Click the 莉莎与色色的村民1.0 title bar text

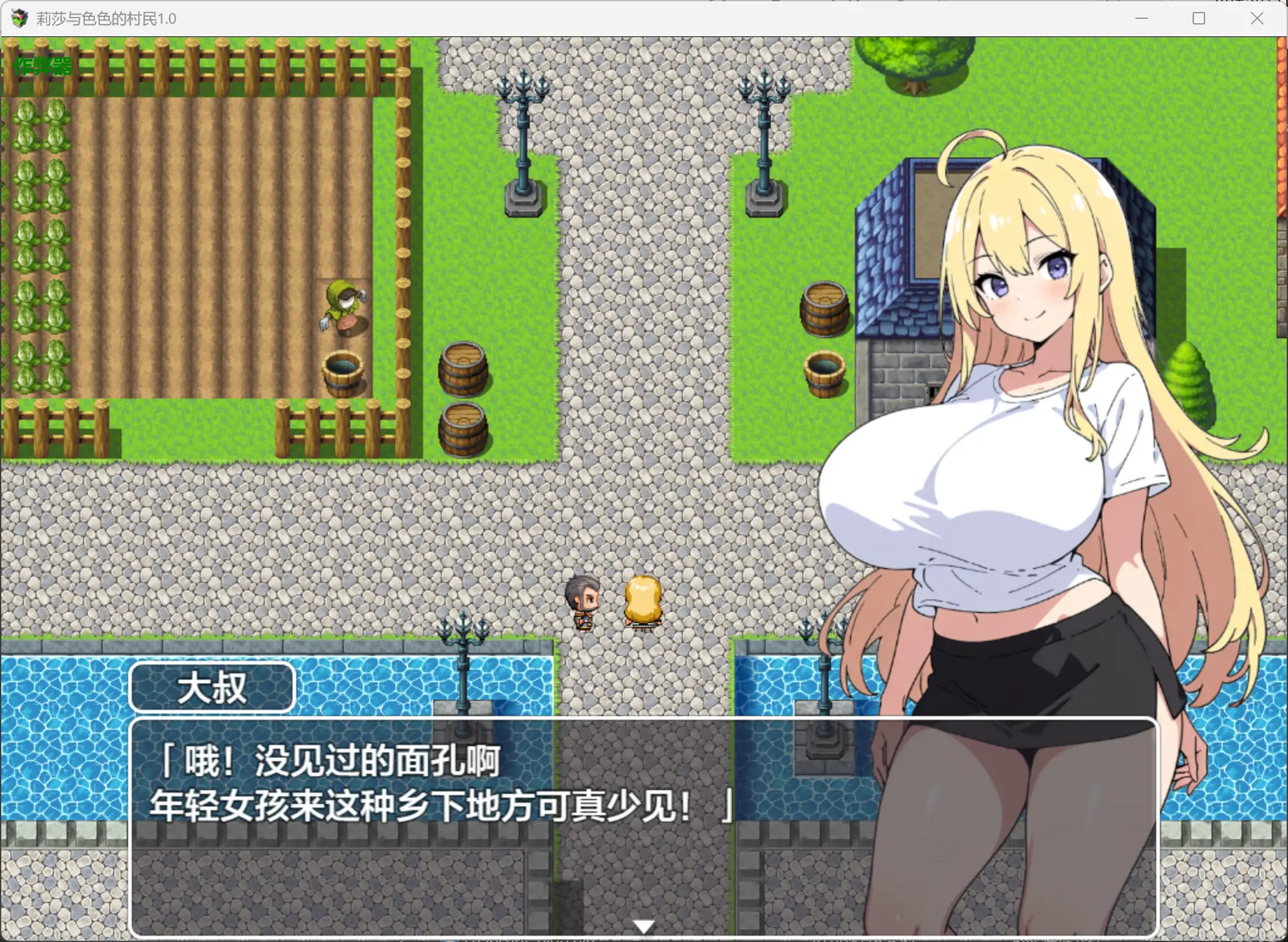pyautogui.click(x=107, y=18)
